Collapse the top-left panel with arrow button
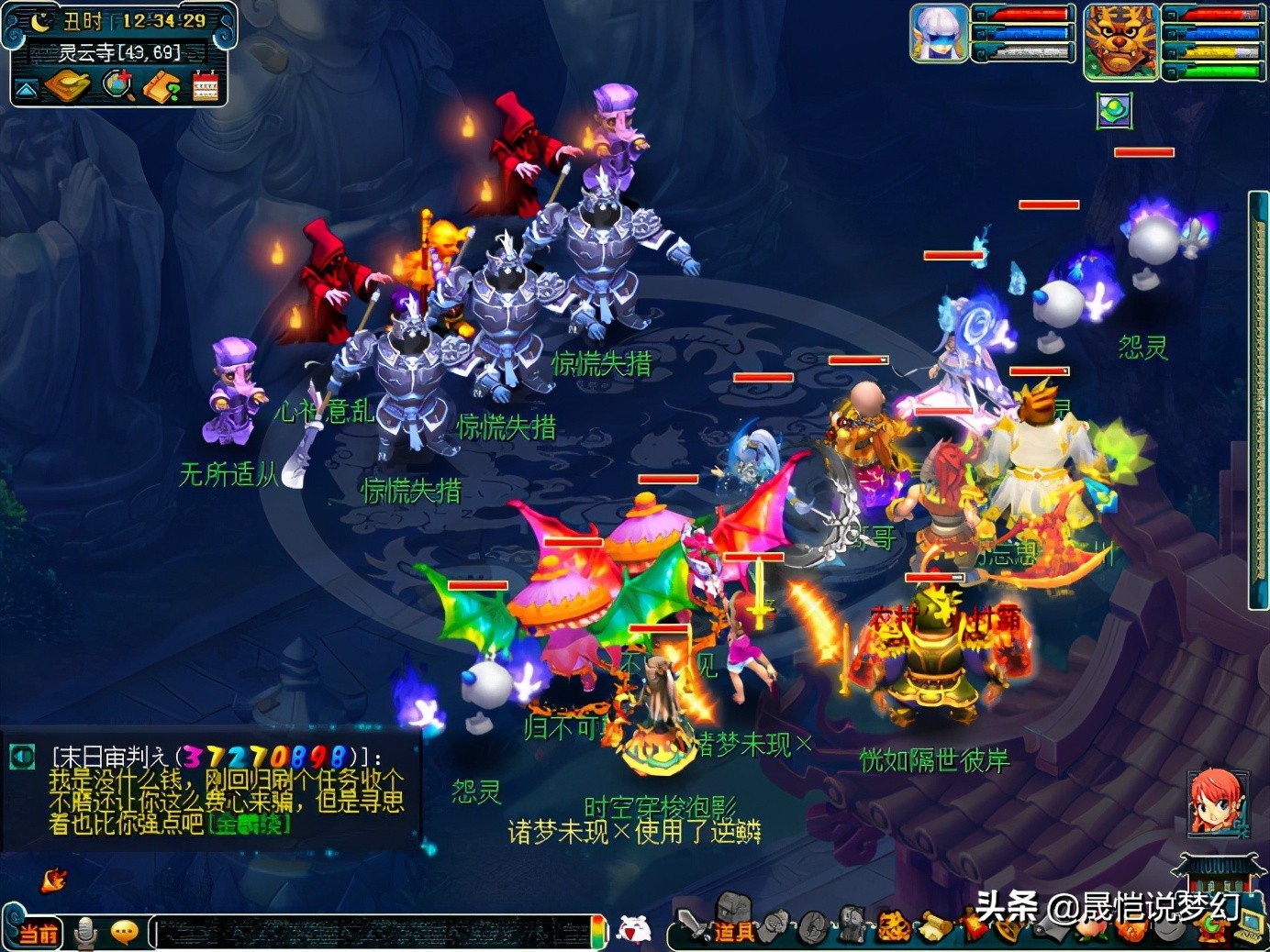 [x=26, y=88]
